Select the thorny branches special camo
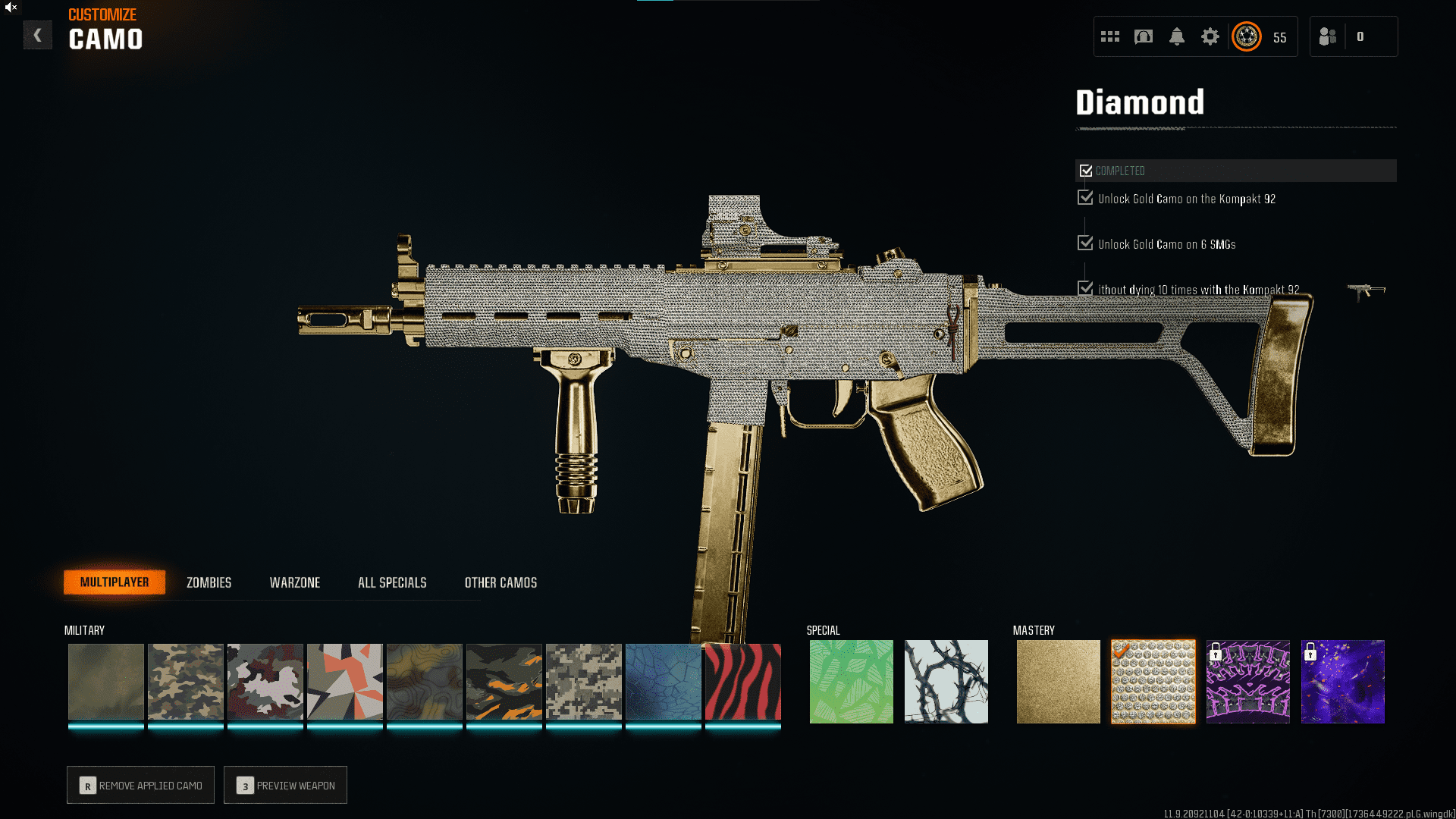Screen dimensions: 1456x819 [x=946, y=681]
